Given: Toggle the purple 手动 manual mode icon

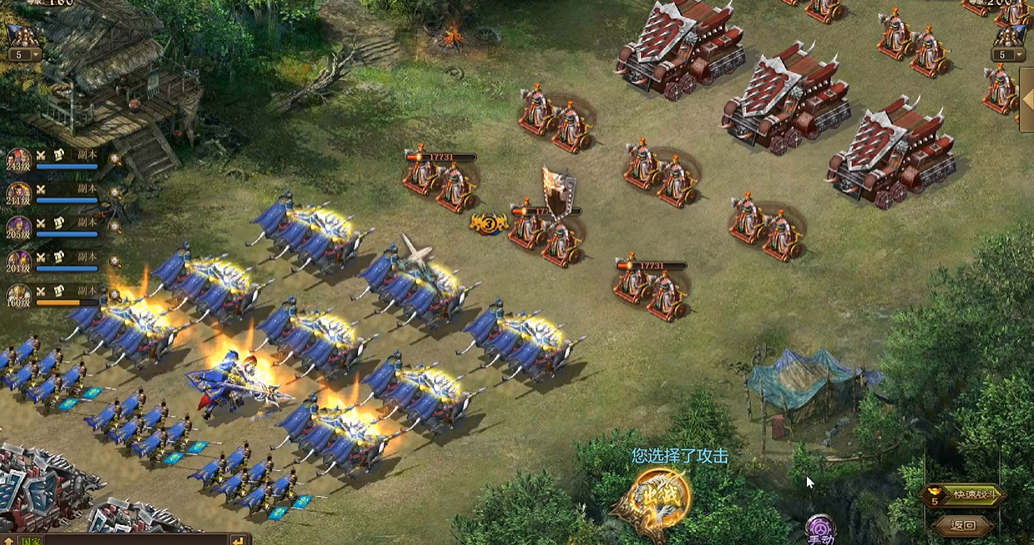Looking at the screenshot, I should point(821,529).
